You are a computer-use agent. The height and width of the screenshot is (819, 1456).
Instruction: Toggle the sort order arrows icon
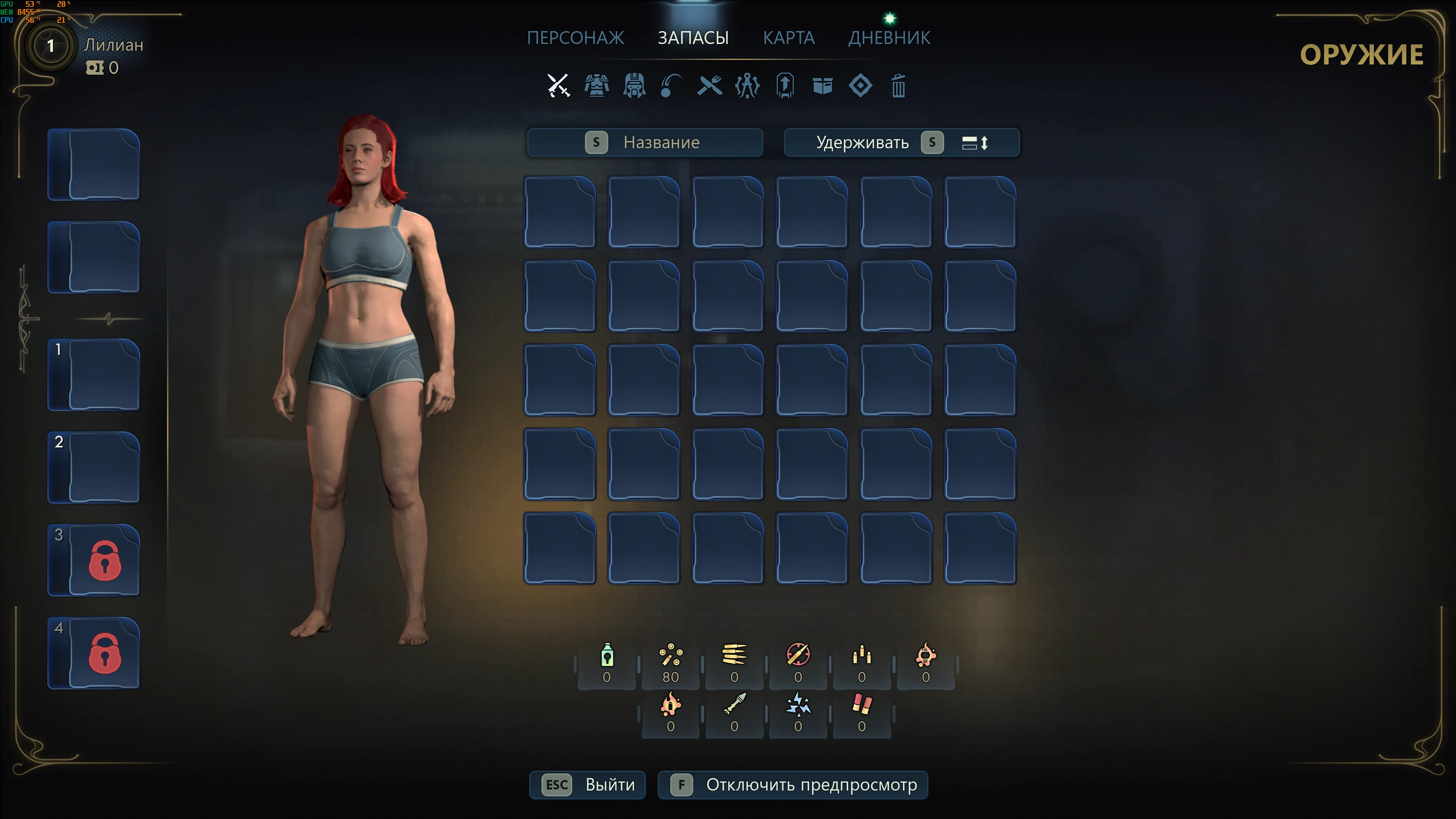[976, 142]
